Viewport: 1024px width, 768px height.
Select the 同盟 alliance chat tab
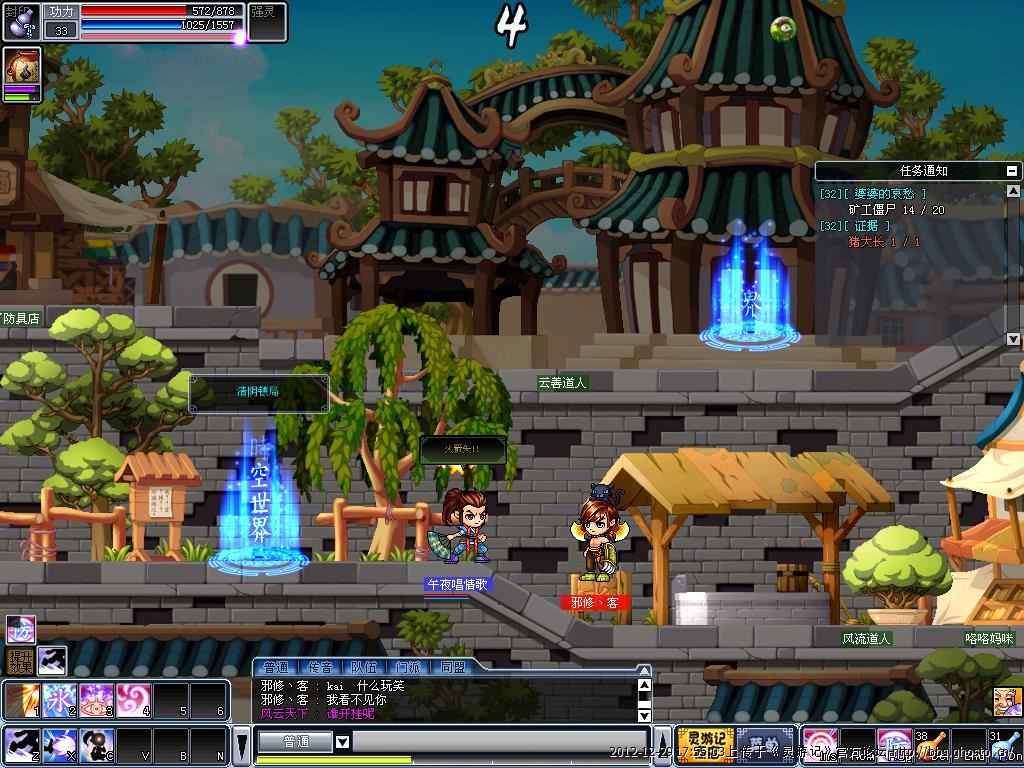[x=451, y=666]
